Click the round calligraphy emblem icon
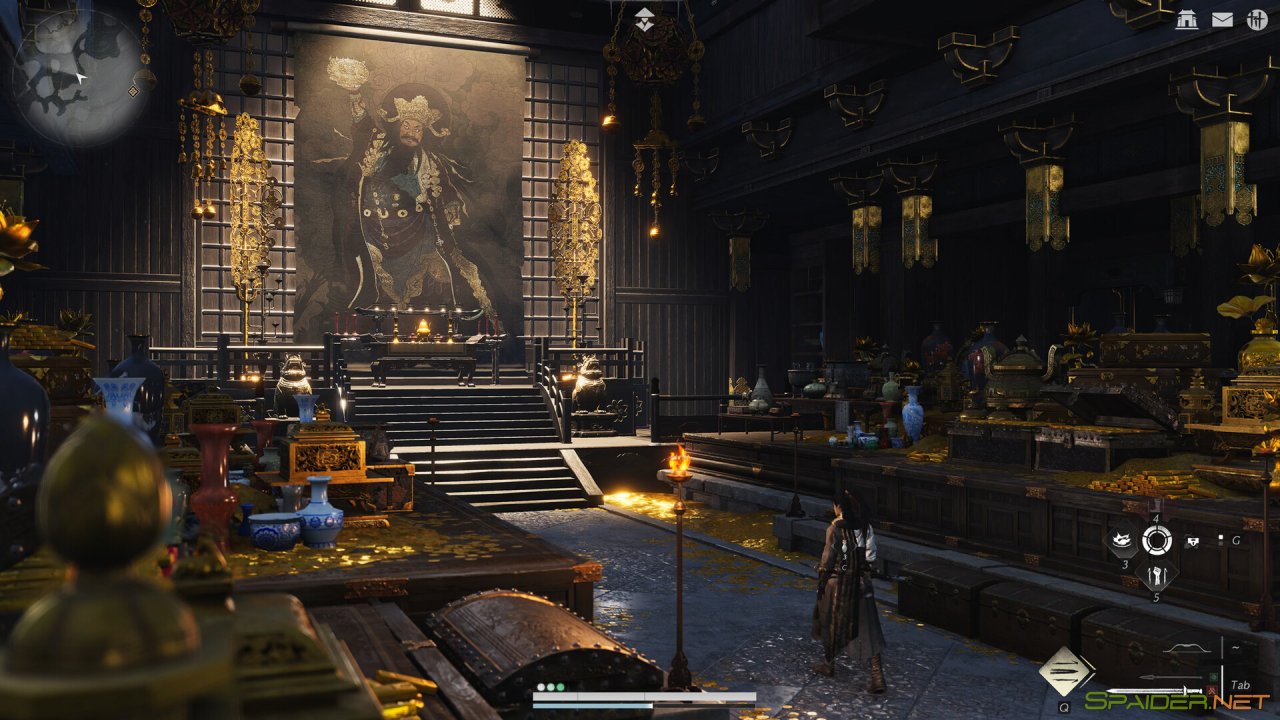The image size is (1280, 720). coord(1257,20)
